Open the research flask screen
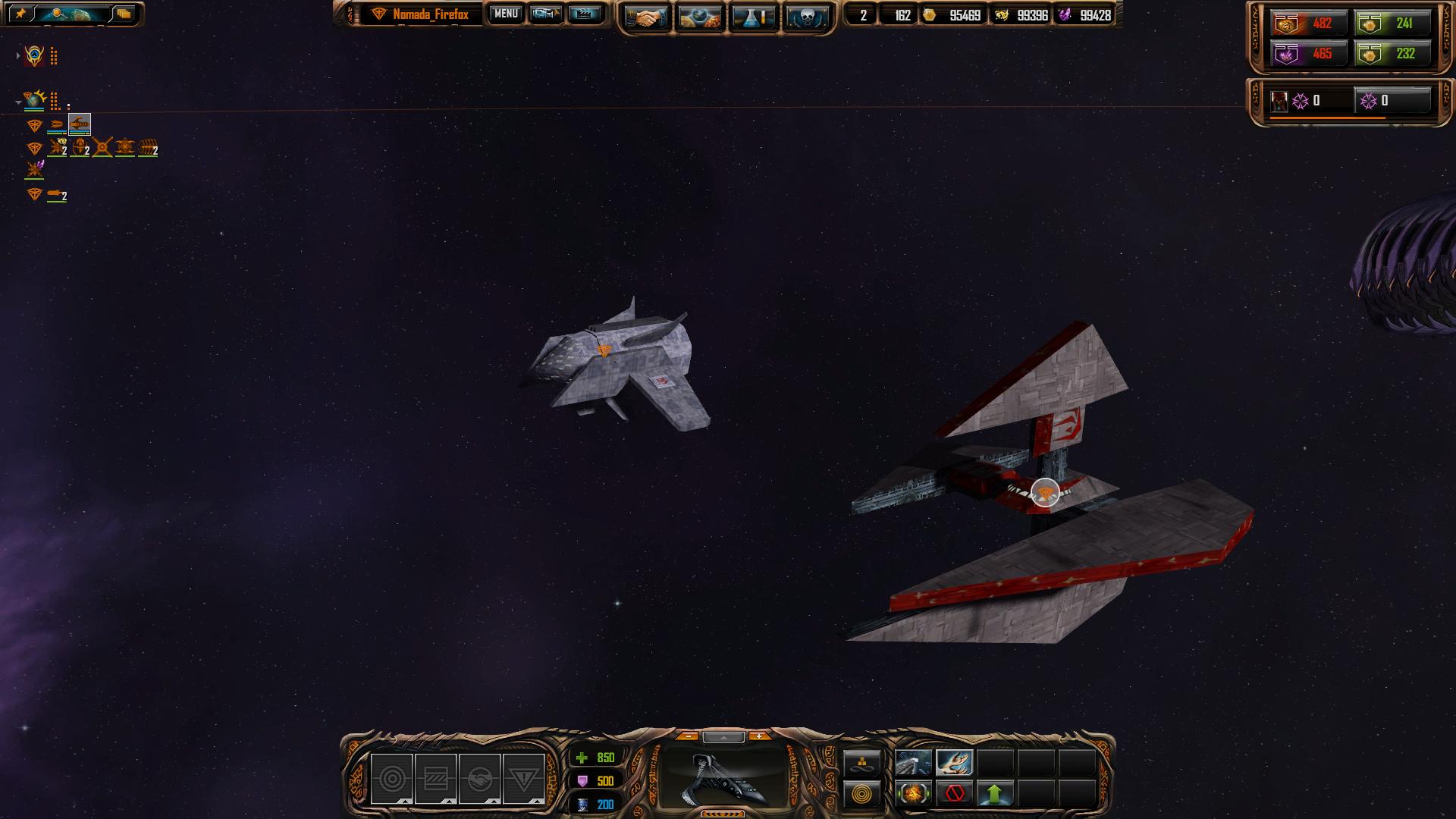This screenshot has height=819, width=1456. pyautogui.click(x=753, y=17)
